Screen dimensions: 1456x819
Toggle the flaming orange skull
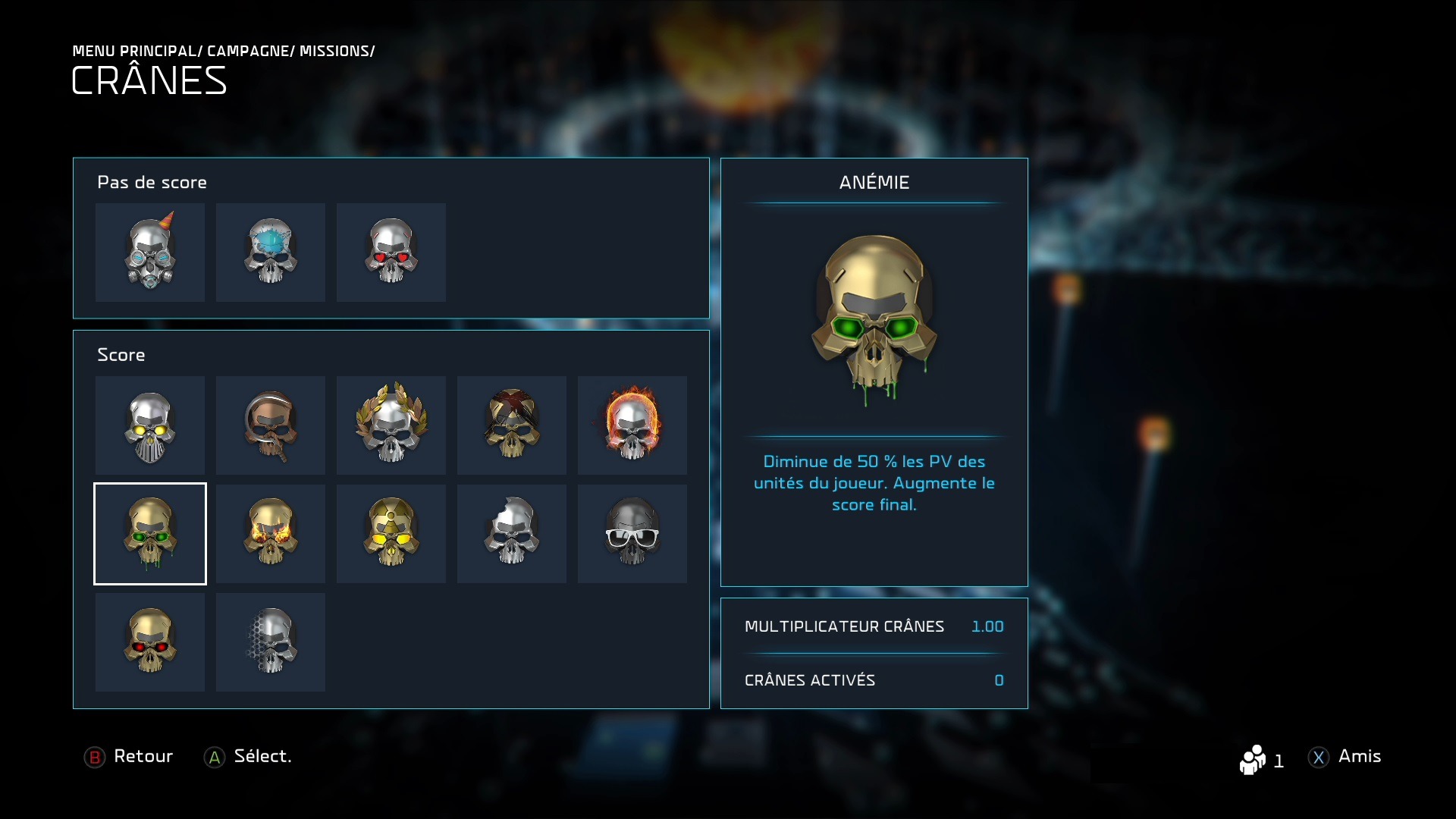pyautogui.click(x=632, y=425)
